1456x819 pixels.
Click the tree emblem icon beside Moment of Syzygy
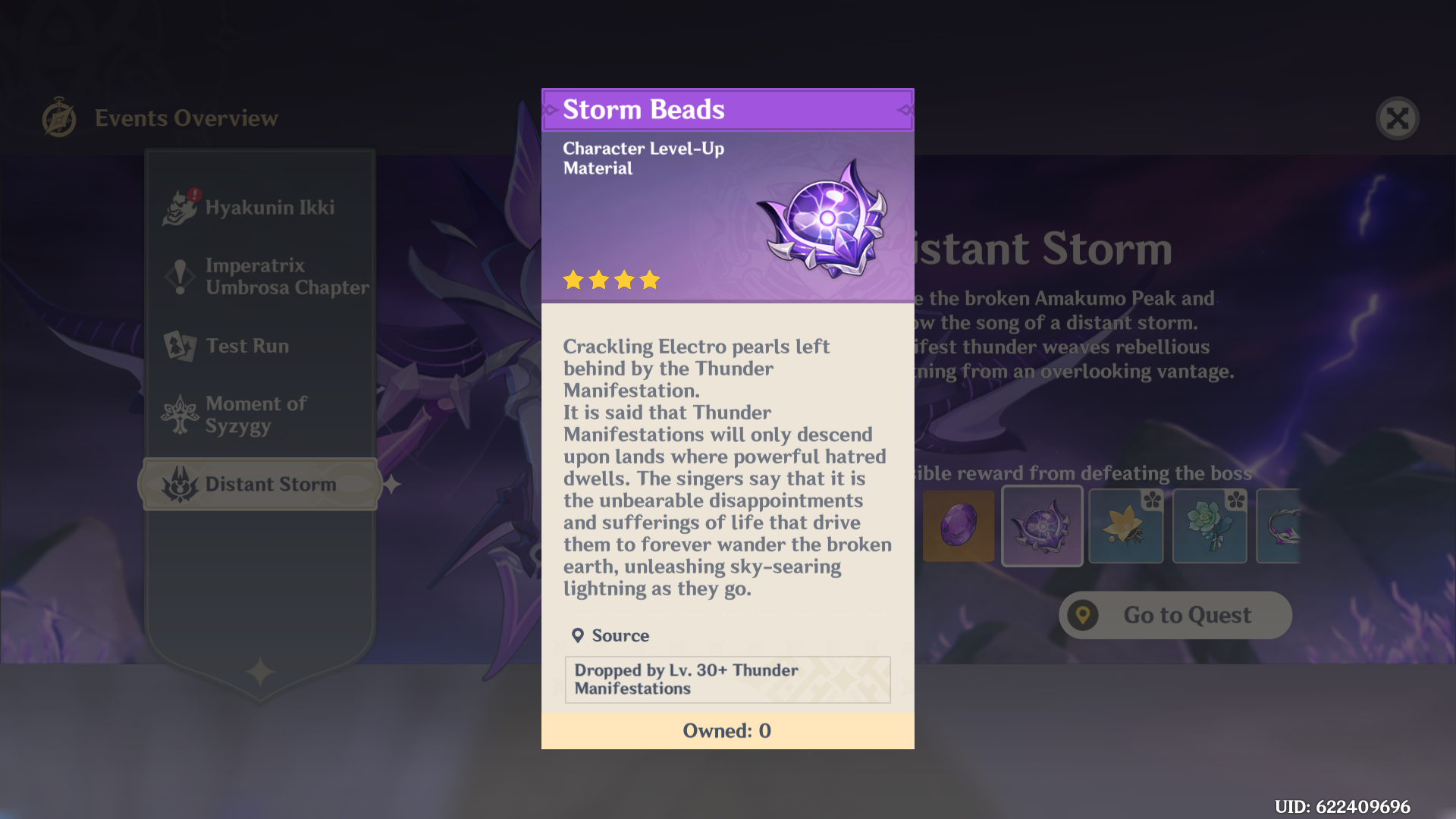coord(179,415)
